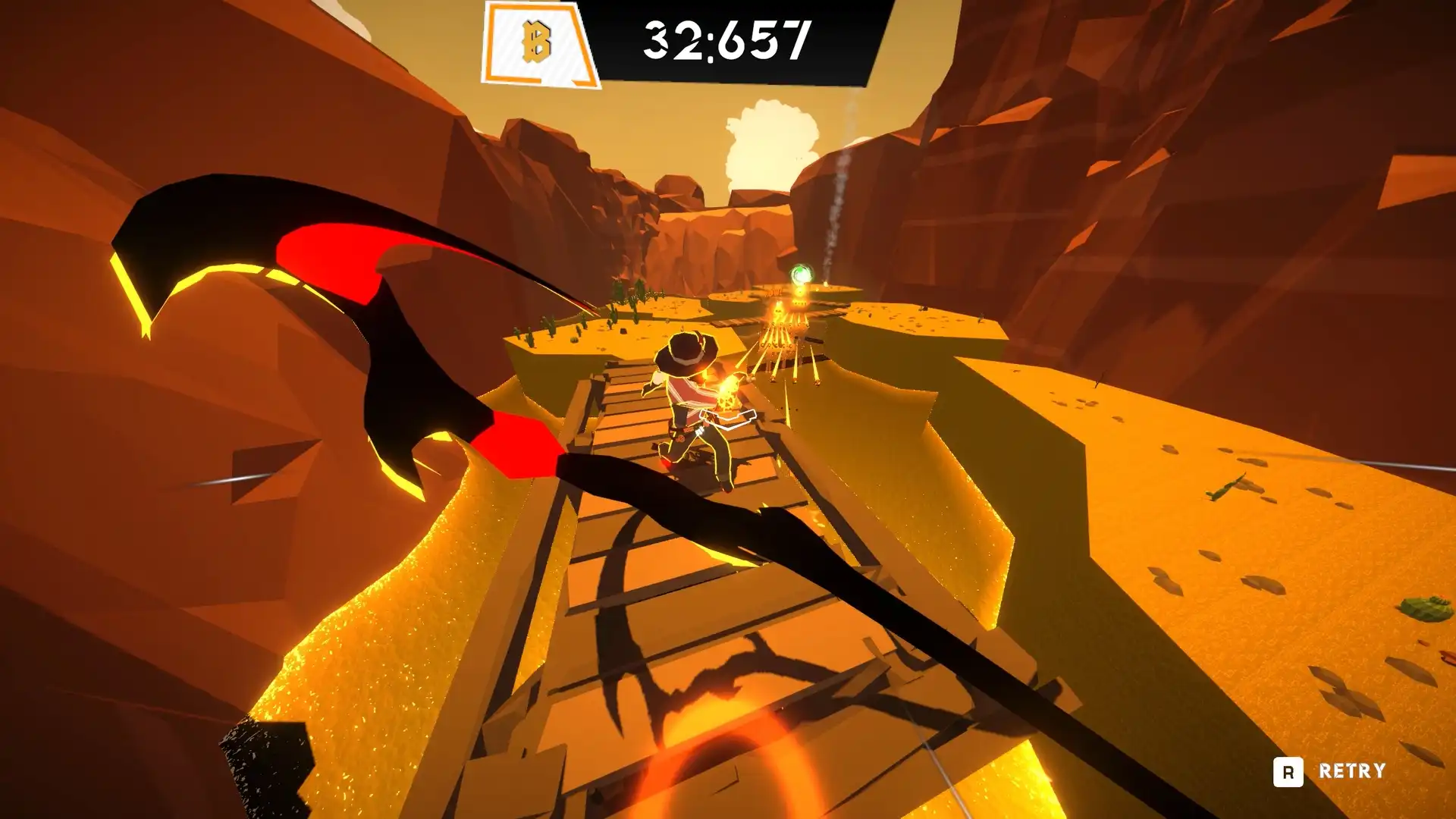Click the B rank badge

(x=538, y=42)
